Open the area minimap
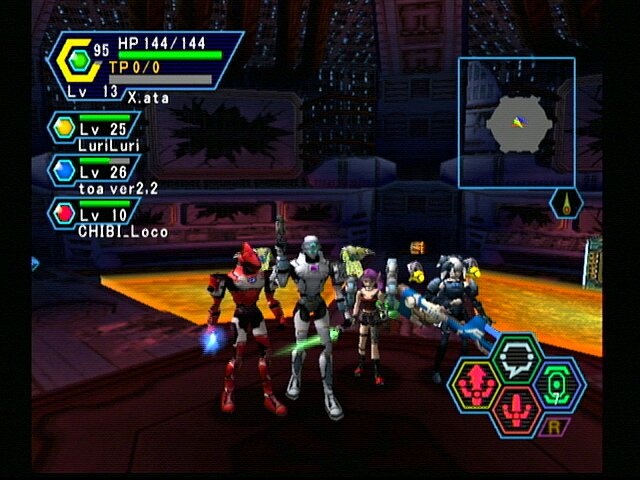The height and width of the screenshot is (480, 640). [x=516, y=122]
